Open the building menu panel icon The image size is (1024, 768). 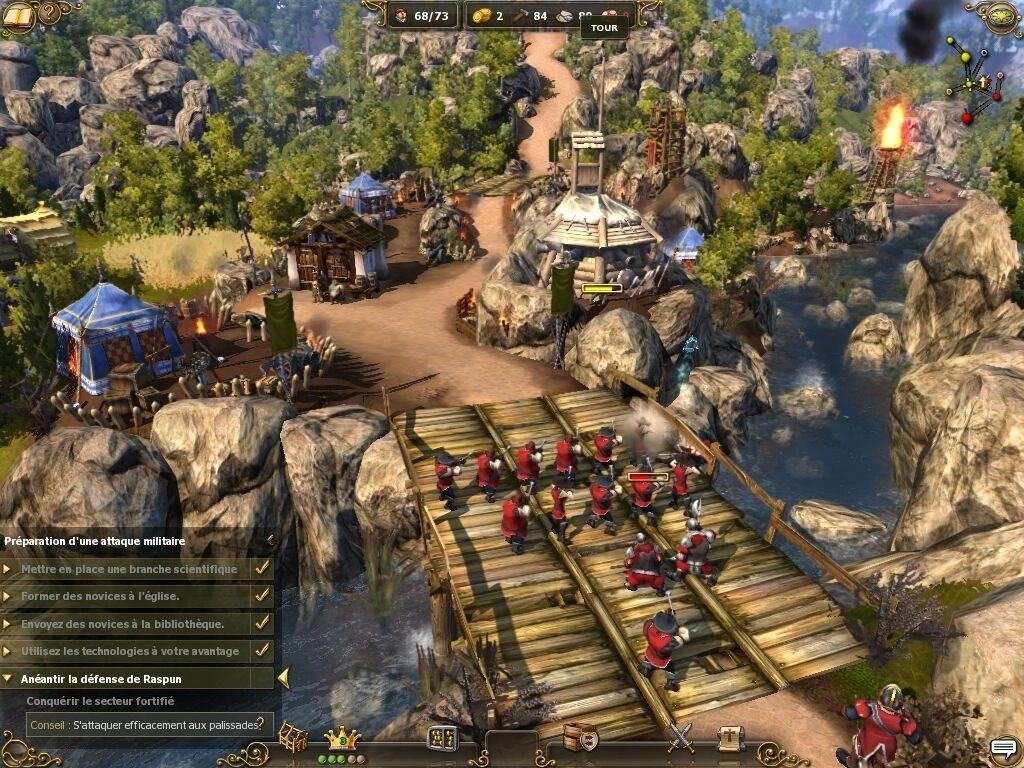(x=442, y=738)
